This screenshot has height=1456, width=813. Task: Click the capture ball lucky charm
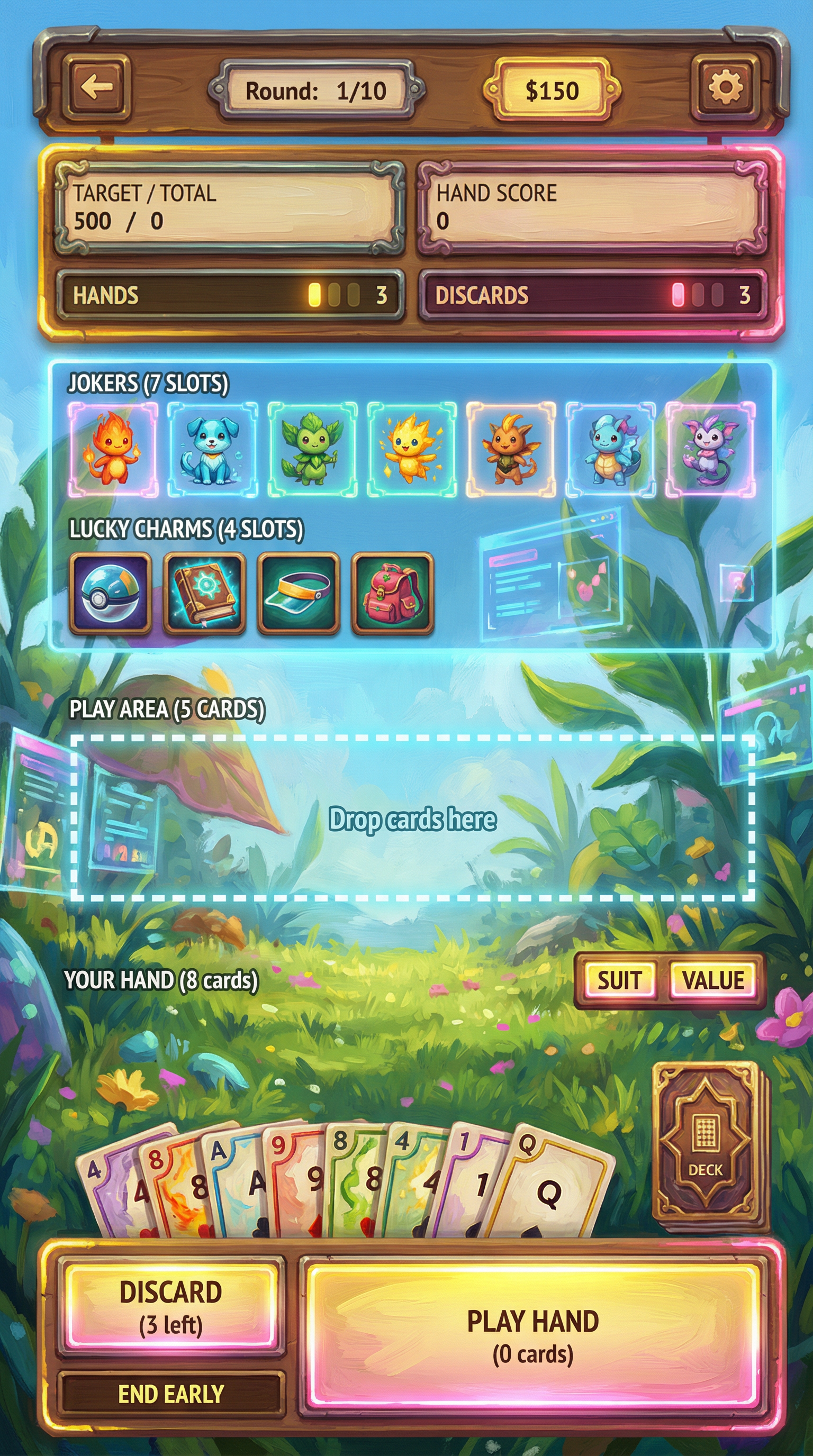pos(110,593)
